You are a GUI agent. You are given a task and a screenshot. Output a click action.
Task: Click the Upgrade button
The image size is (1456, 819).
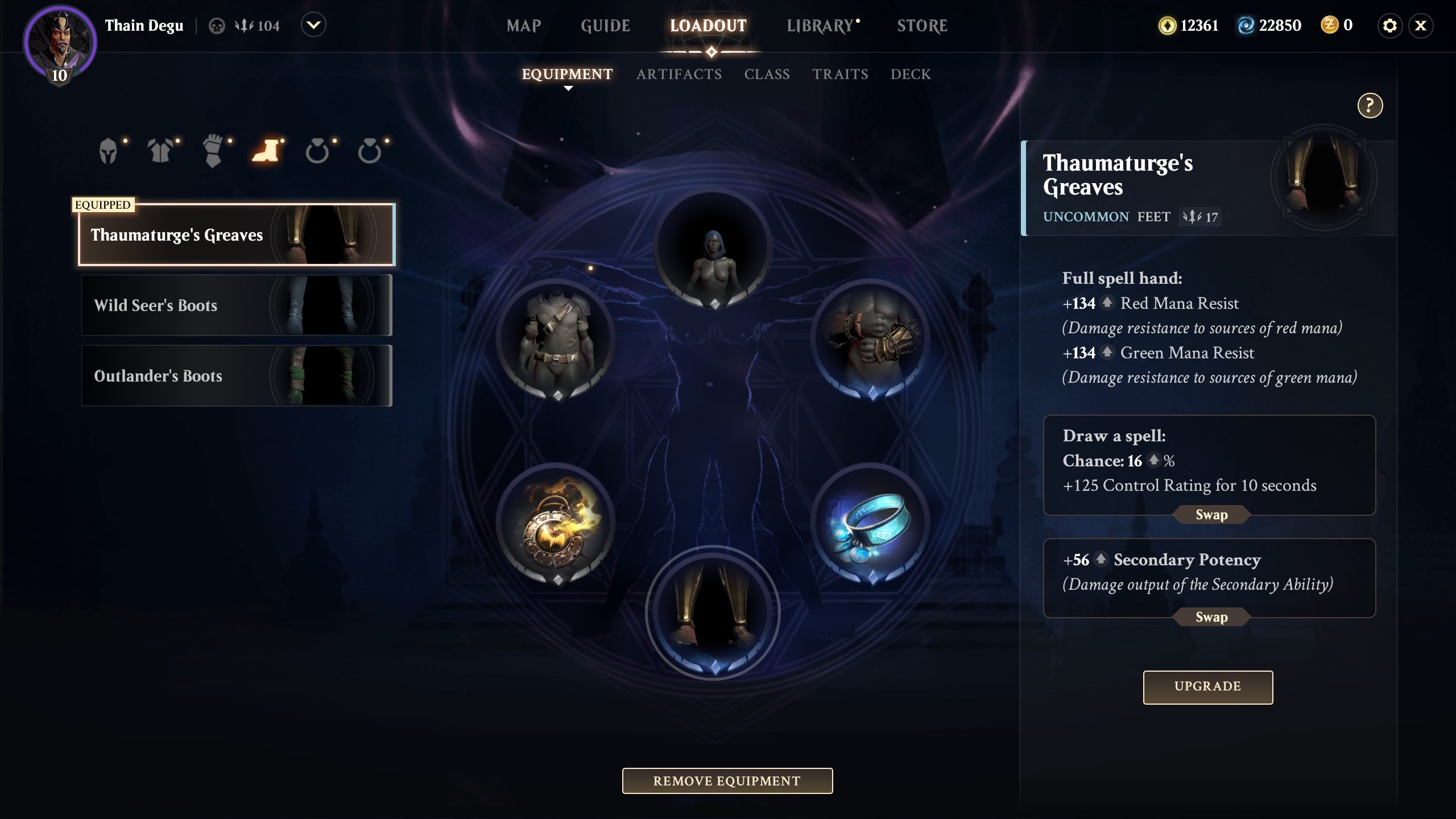[x=1207, y=686]
